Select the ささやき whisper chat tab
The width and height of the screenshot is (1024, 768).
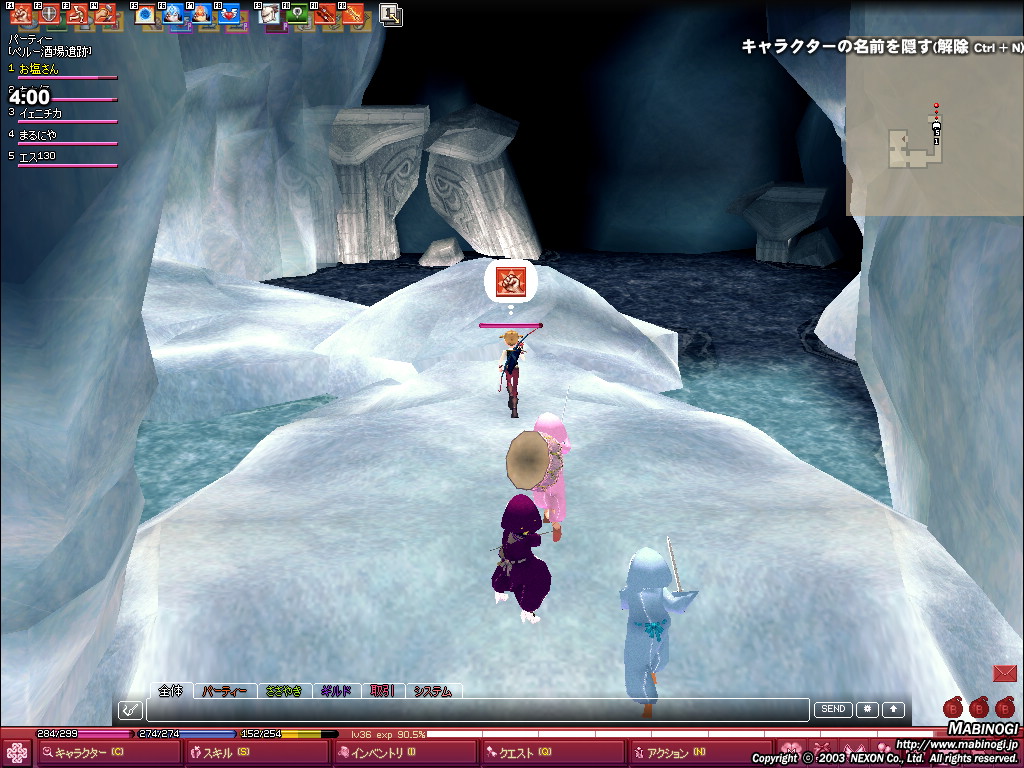click(x=284, y=691)
